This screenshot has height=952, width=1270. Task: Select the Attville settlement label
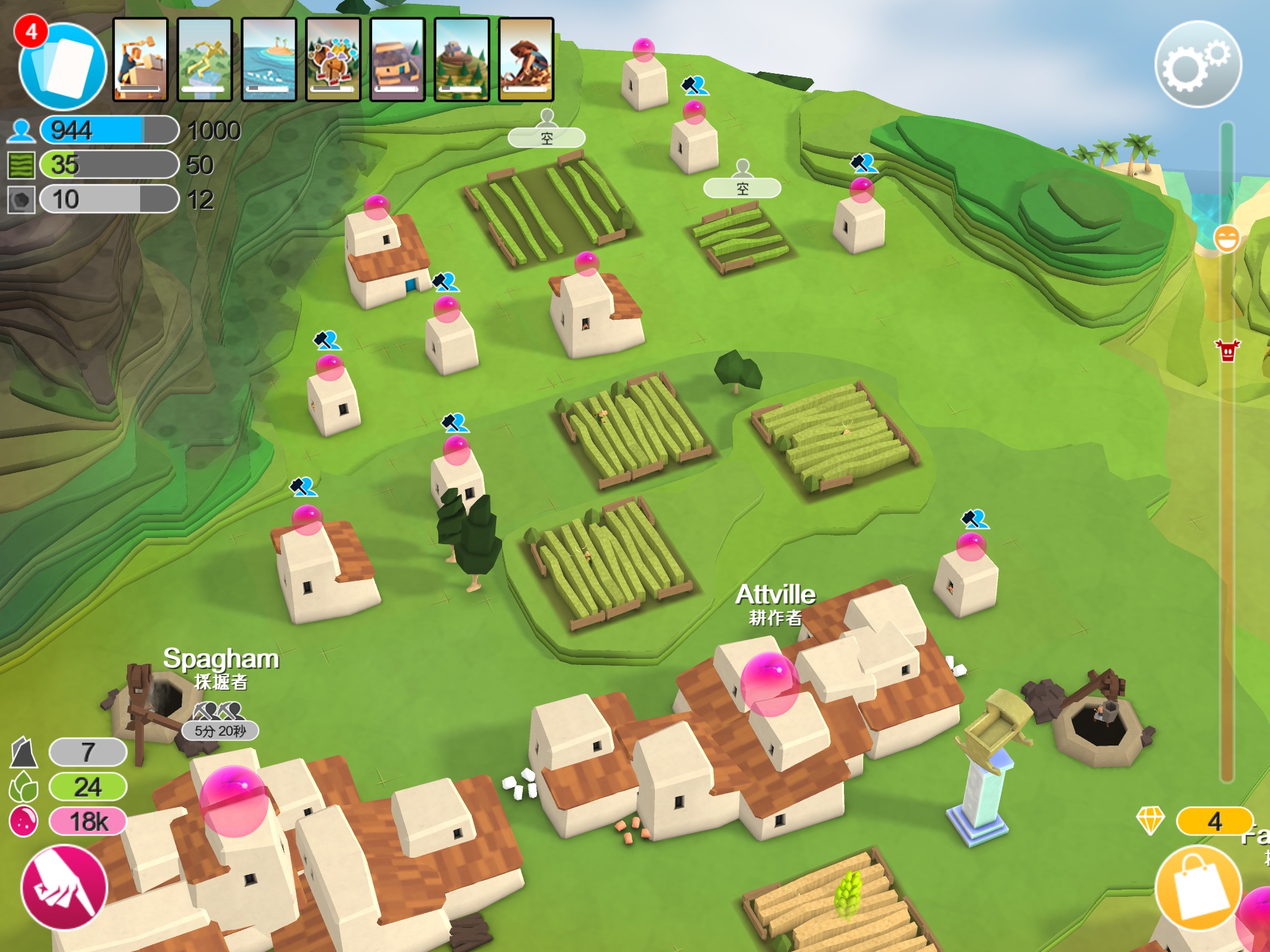(x=775, y=595)
